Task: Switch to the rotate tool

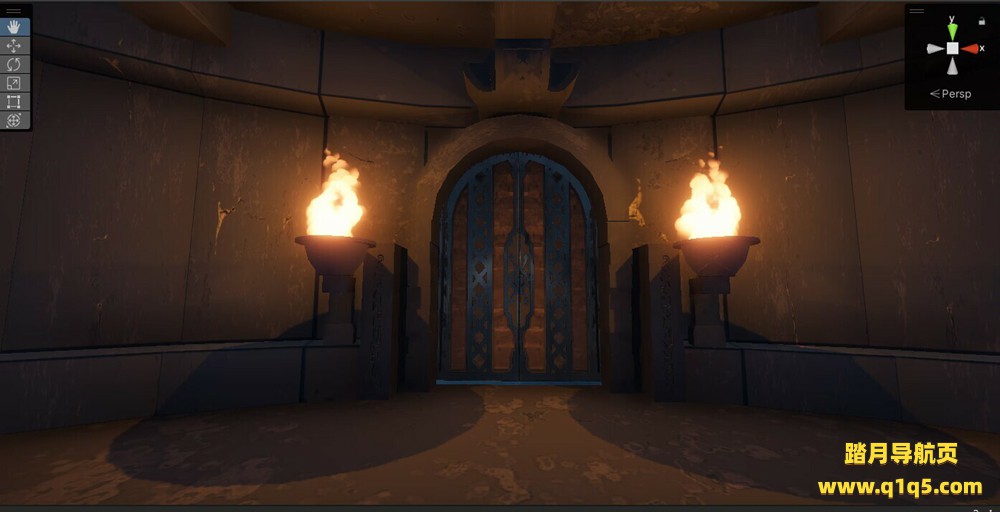Action: [x=15, y=65]
